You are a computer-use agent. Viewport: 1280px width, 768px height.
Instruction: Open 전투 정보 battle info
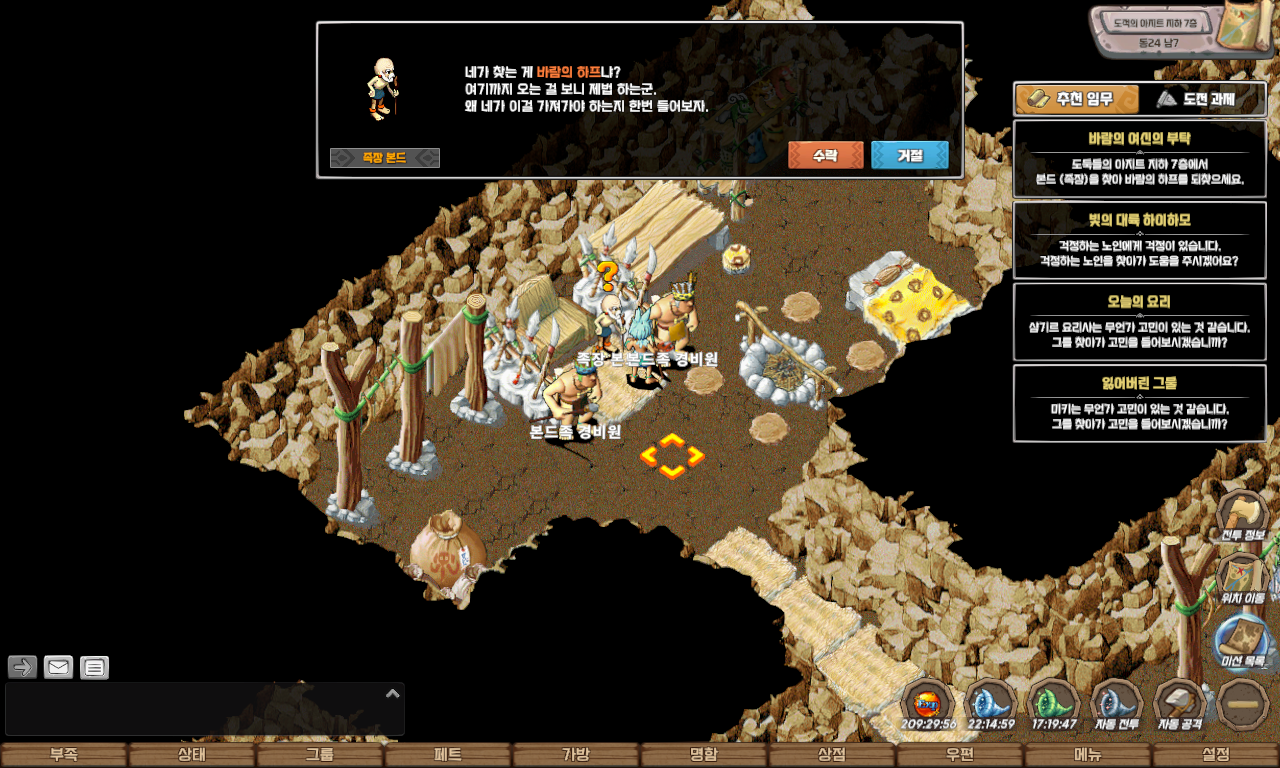tap(1242, 514)
